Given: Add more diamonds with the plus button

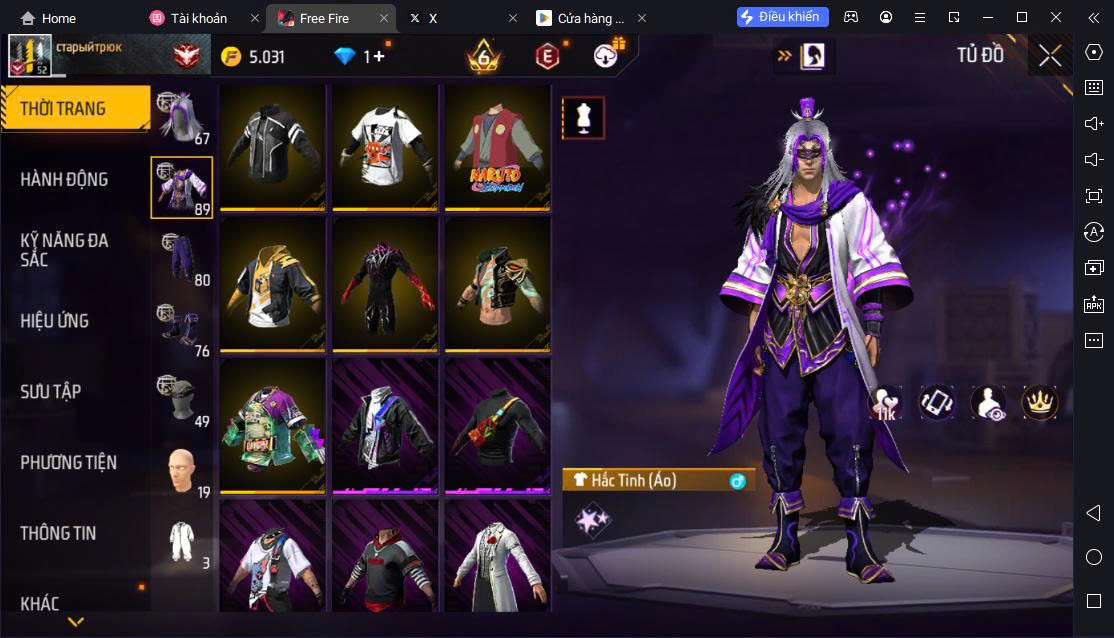Looking at the screenshot, I should click(379, 57).
